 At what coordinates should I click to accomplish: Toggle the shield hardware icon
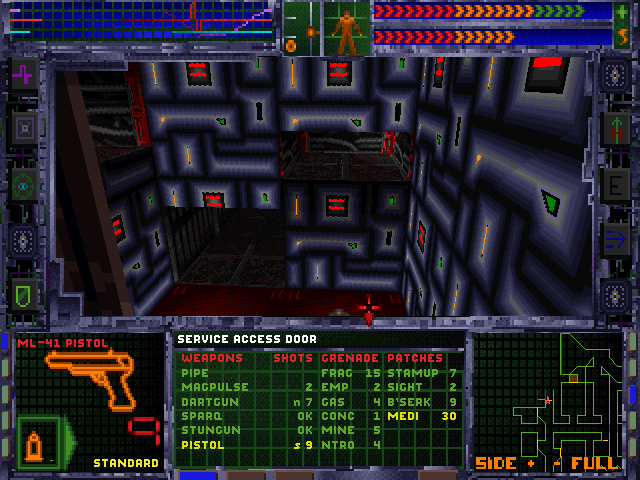pyautogui.click(x=24, y=293)
